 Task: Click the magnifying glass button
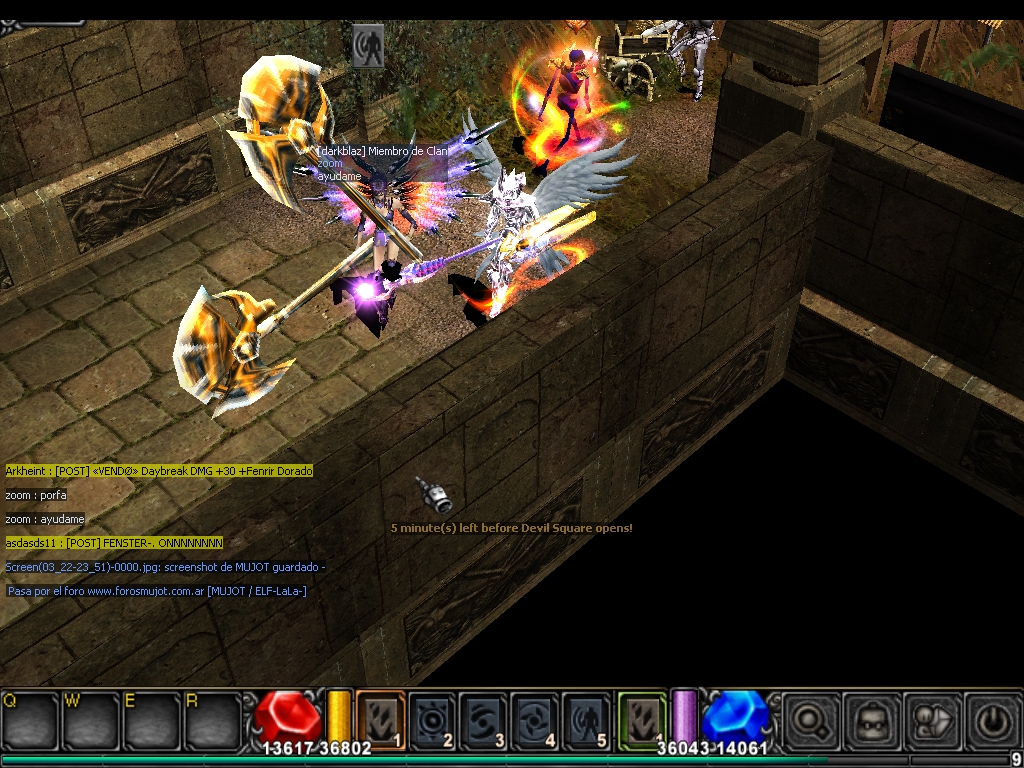809,719
